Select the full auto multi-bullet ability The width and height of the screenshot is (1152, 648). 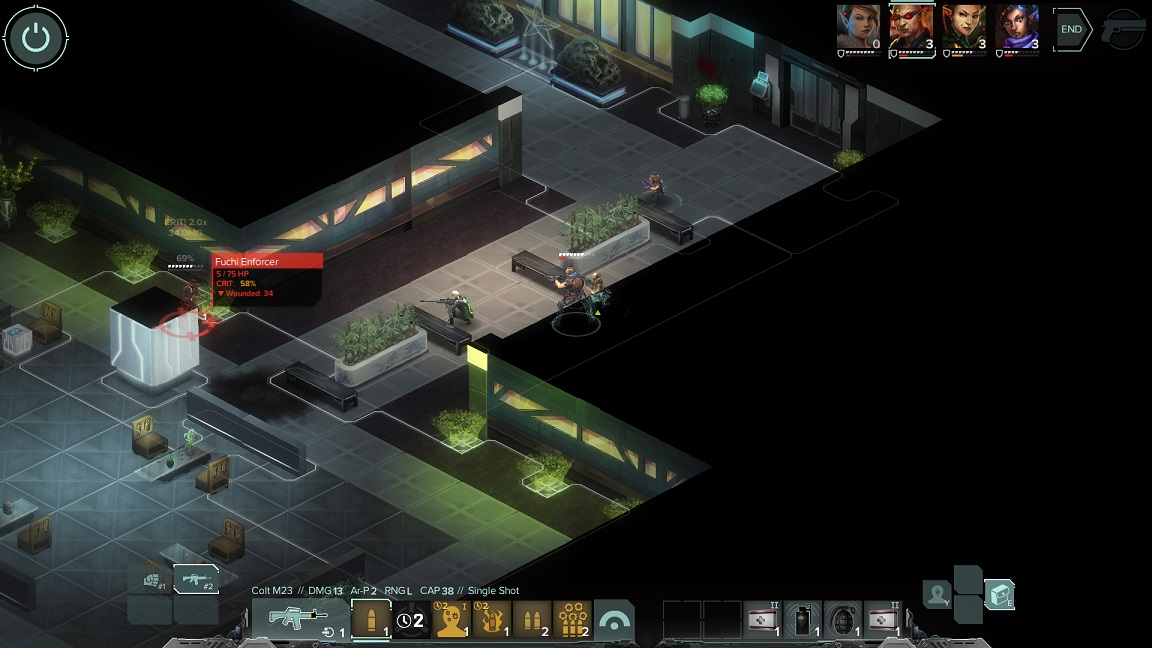572,619
